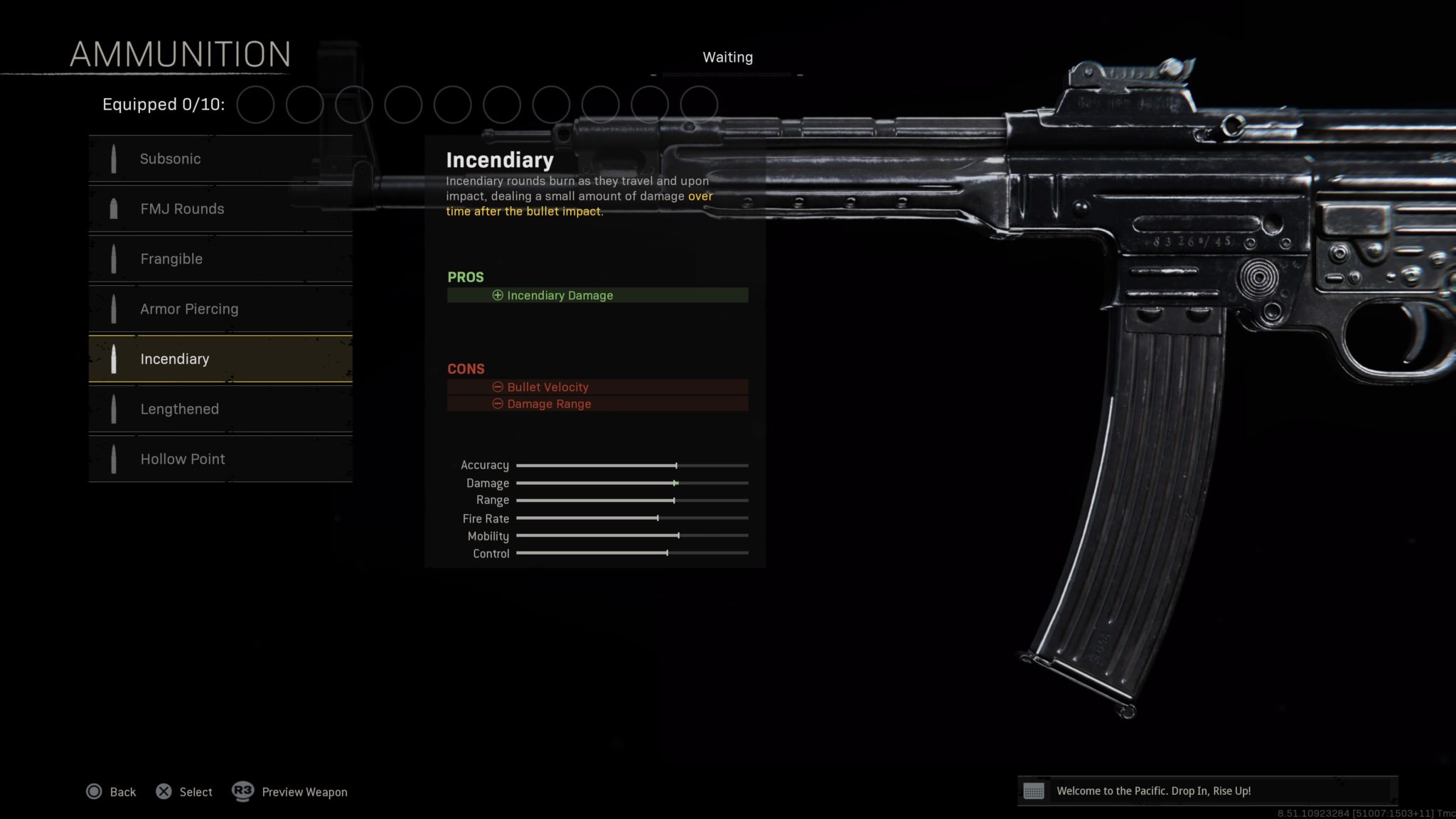1456x819 pixels.
Task: Click the X Select button icon
Action: 164,791
